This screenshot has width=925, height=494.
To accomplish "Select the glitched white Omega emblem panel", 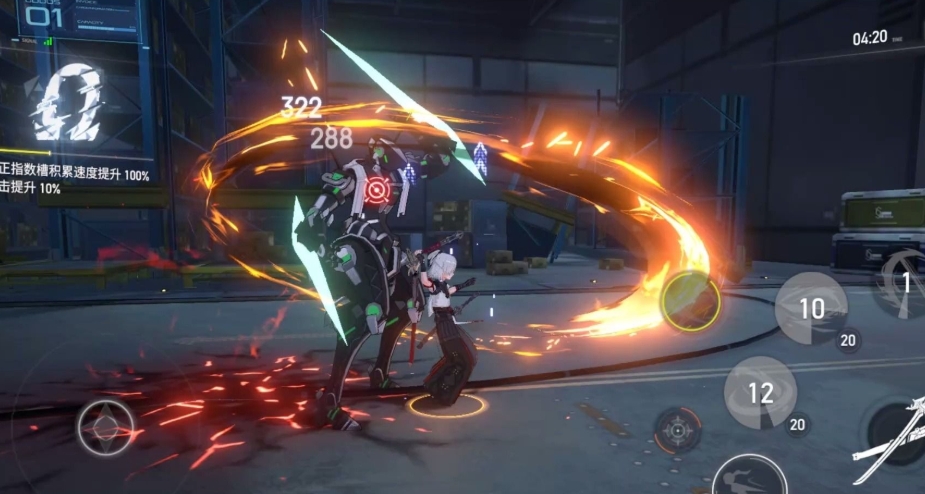I will pyautogui.click(x=68, y=101).
